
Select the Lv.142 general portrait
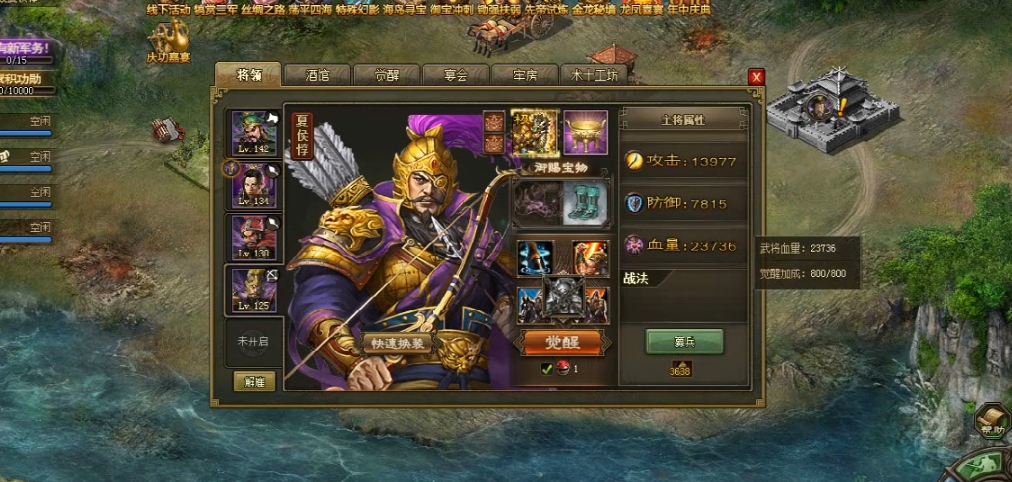tap(254, 132)
